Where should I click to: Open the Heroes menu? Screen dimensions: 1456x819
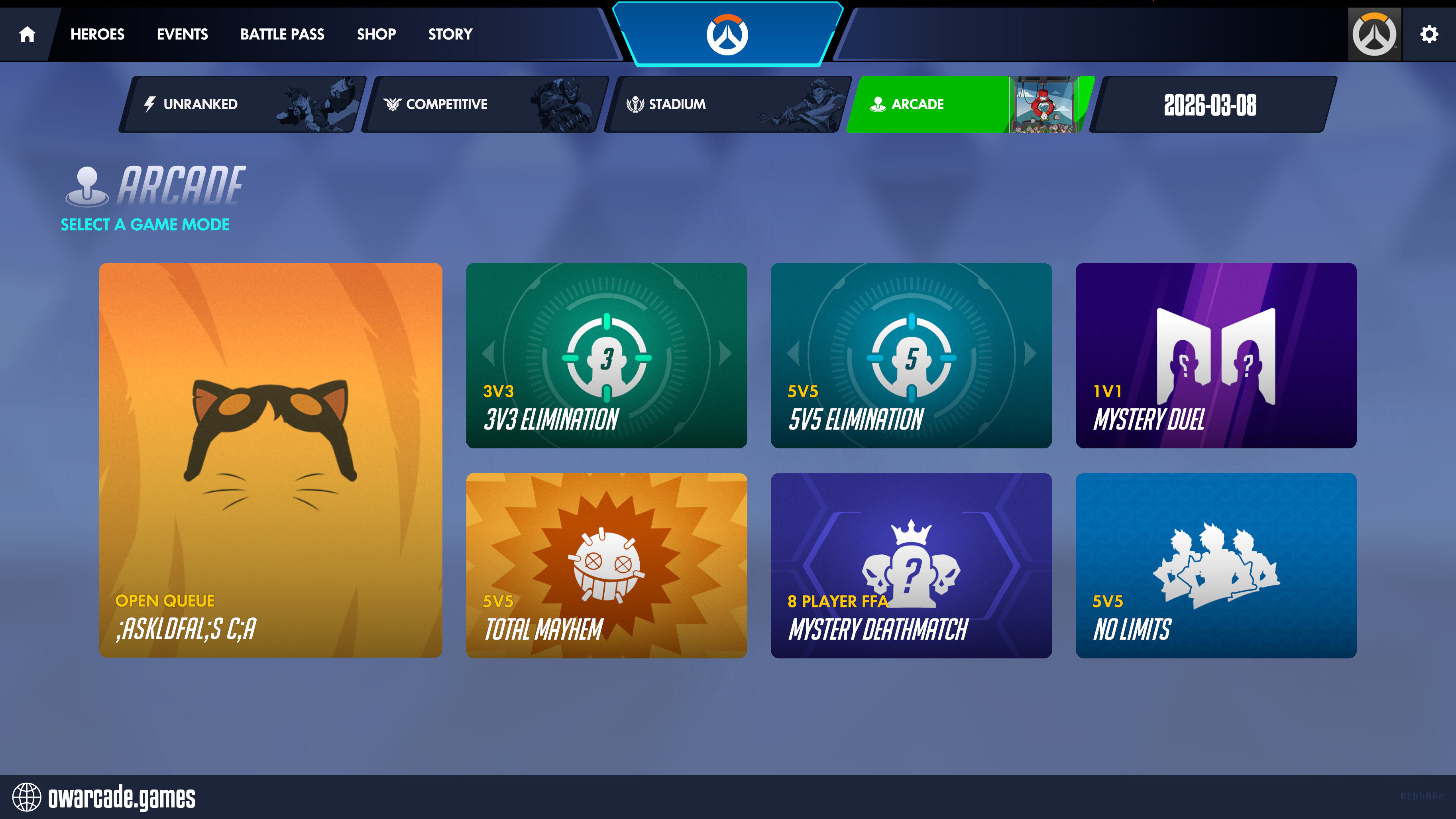[97, 35]
